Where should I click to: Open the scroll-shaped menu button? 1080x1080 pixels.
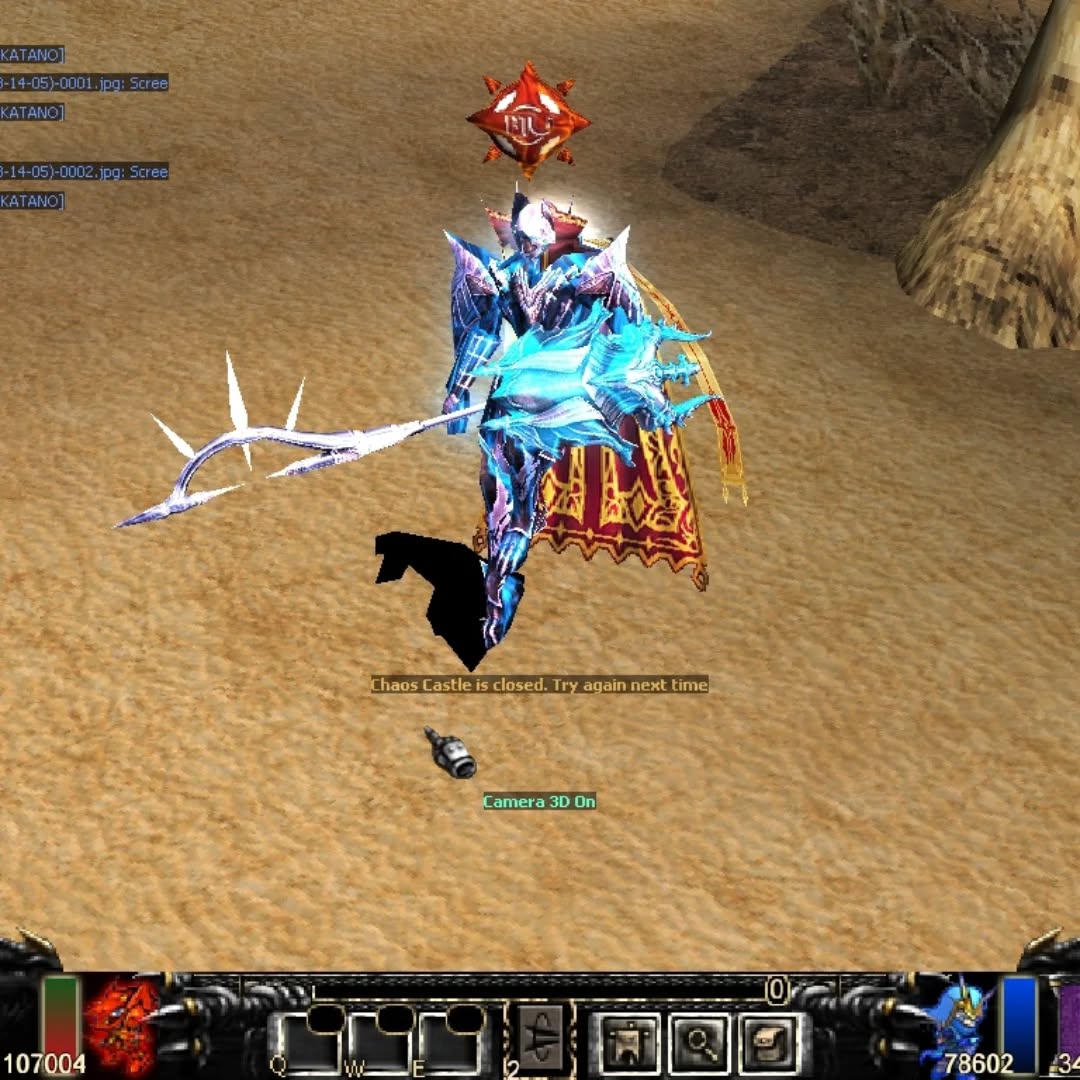pos(769,1043)
